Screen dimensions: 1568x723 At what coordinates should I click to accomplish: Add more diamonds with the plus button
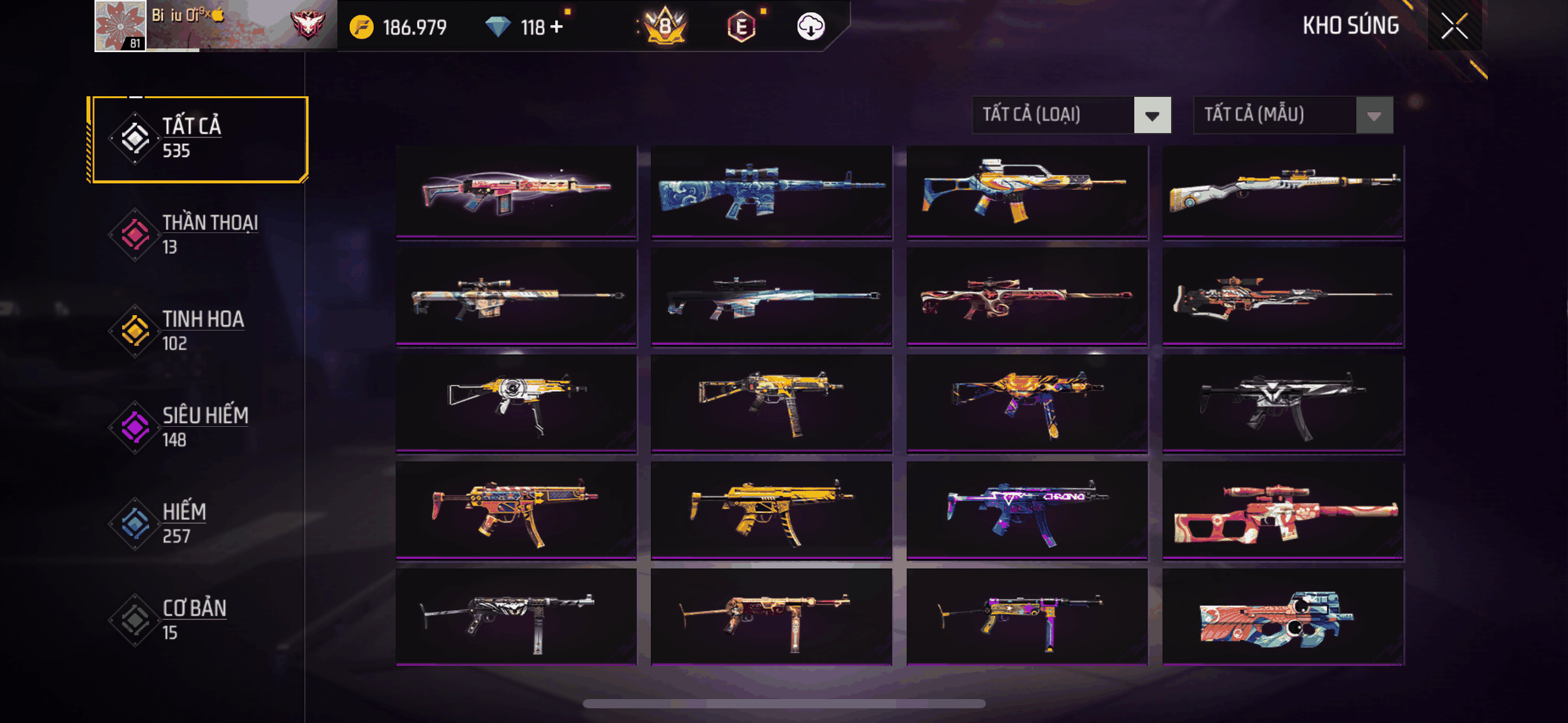coord(556,27)
